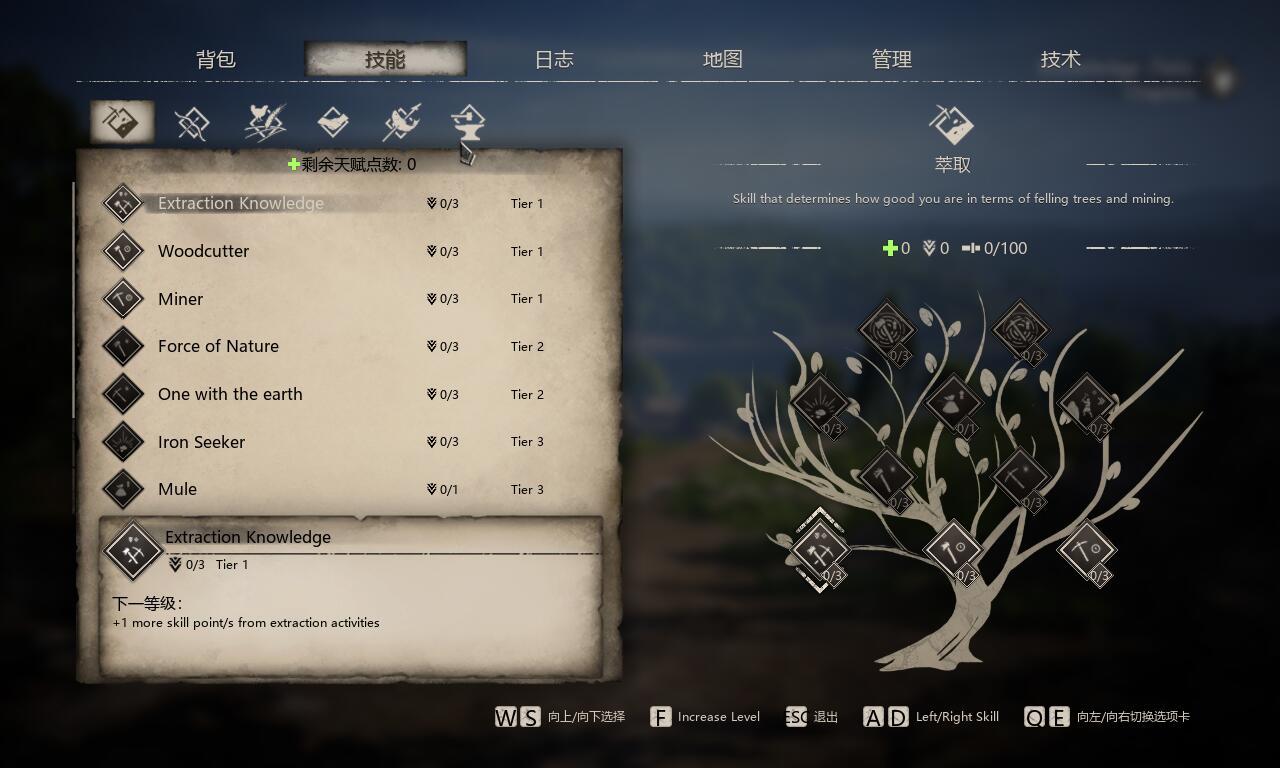Image resolution: width=1280 pixels, height=768 pixels.
Task: Select the speared fish survival category
Action: 401,123
